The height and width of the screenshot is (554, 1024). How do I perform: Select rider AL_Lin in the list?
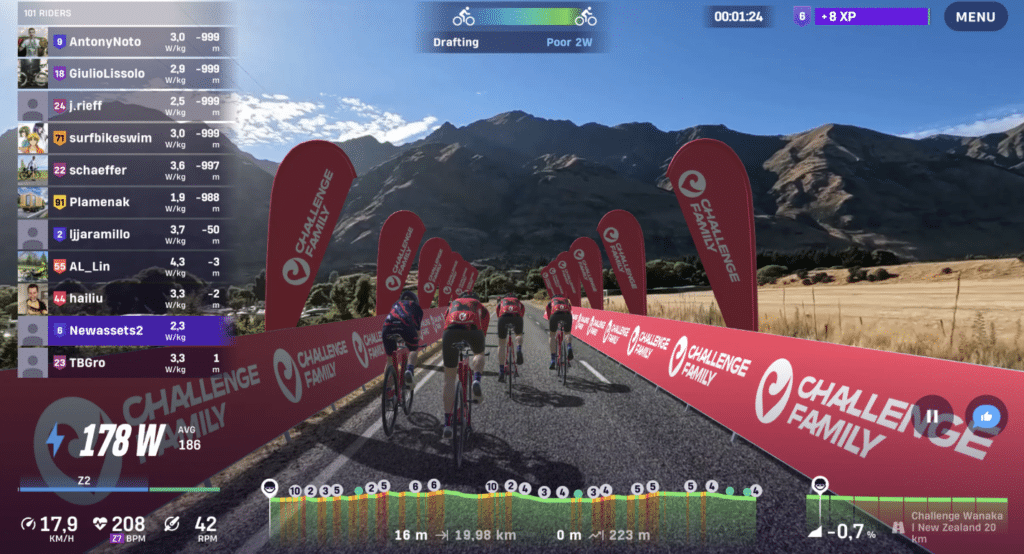(x=125, y=266)
